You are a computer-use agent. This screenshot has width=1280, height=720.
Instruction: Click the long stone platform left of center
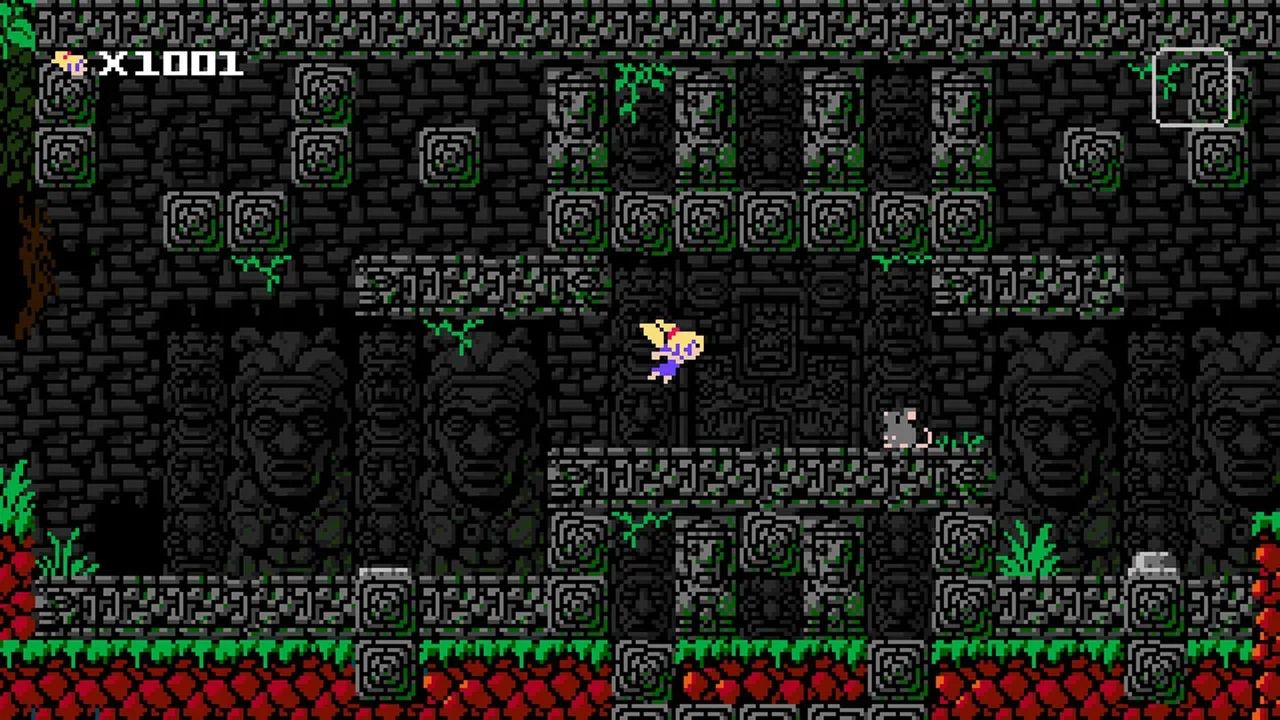pyautogui.click(x=480, y=285)
